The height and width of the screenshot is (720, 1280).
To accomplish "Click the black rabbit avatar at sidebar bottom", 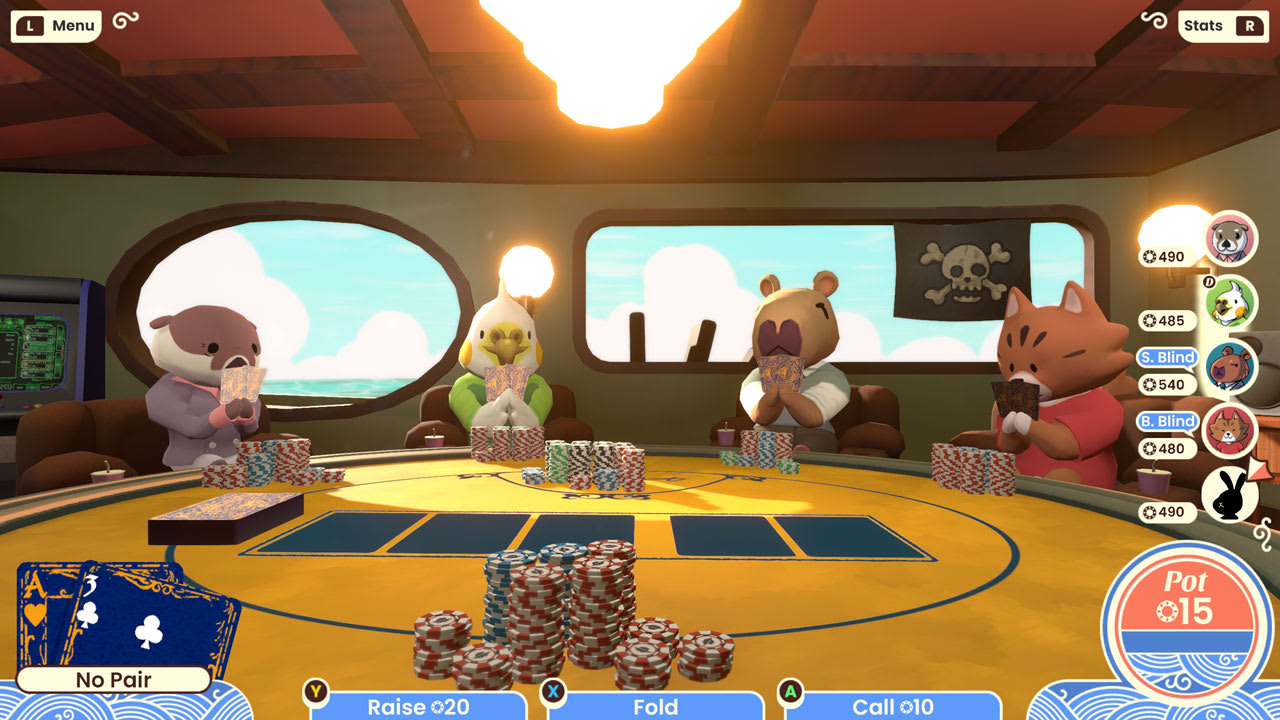I will click(1231, 493).
